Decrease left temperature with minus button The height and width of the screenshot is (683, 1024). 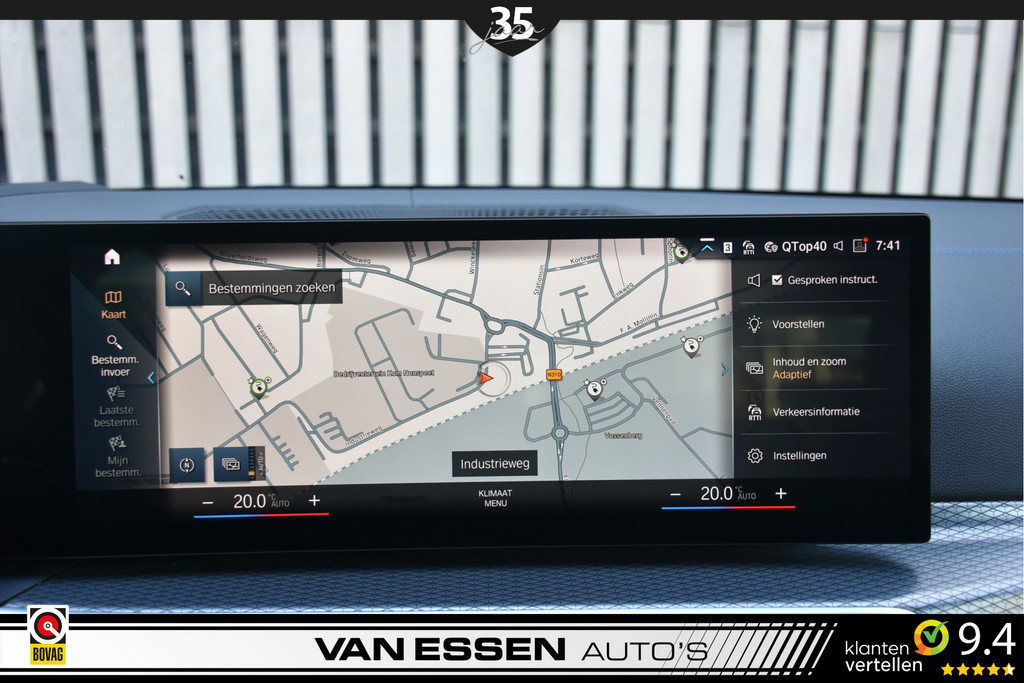tap(208, 501)
